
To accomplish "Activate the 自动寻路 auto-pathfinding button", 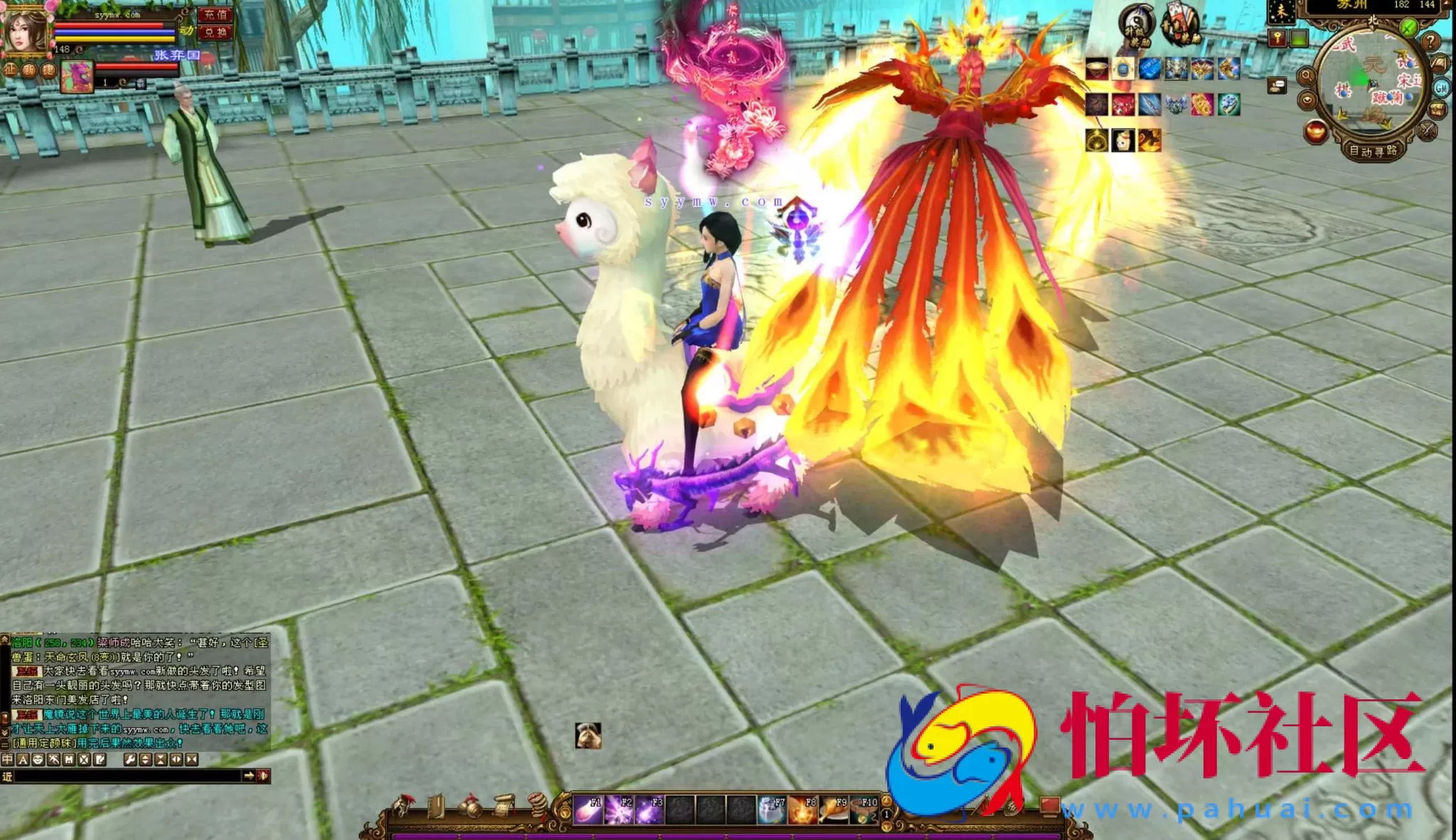I will click(1373, 150).
